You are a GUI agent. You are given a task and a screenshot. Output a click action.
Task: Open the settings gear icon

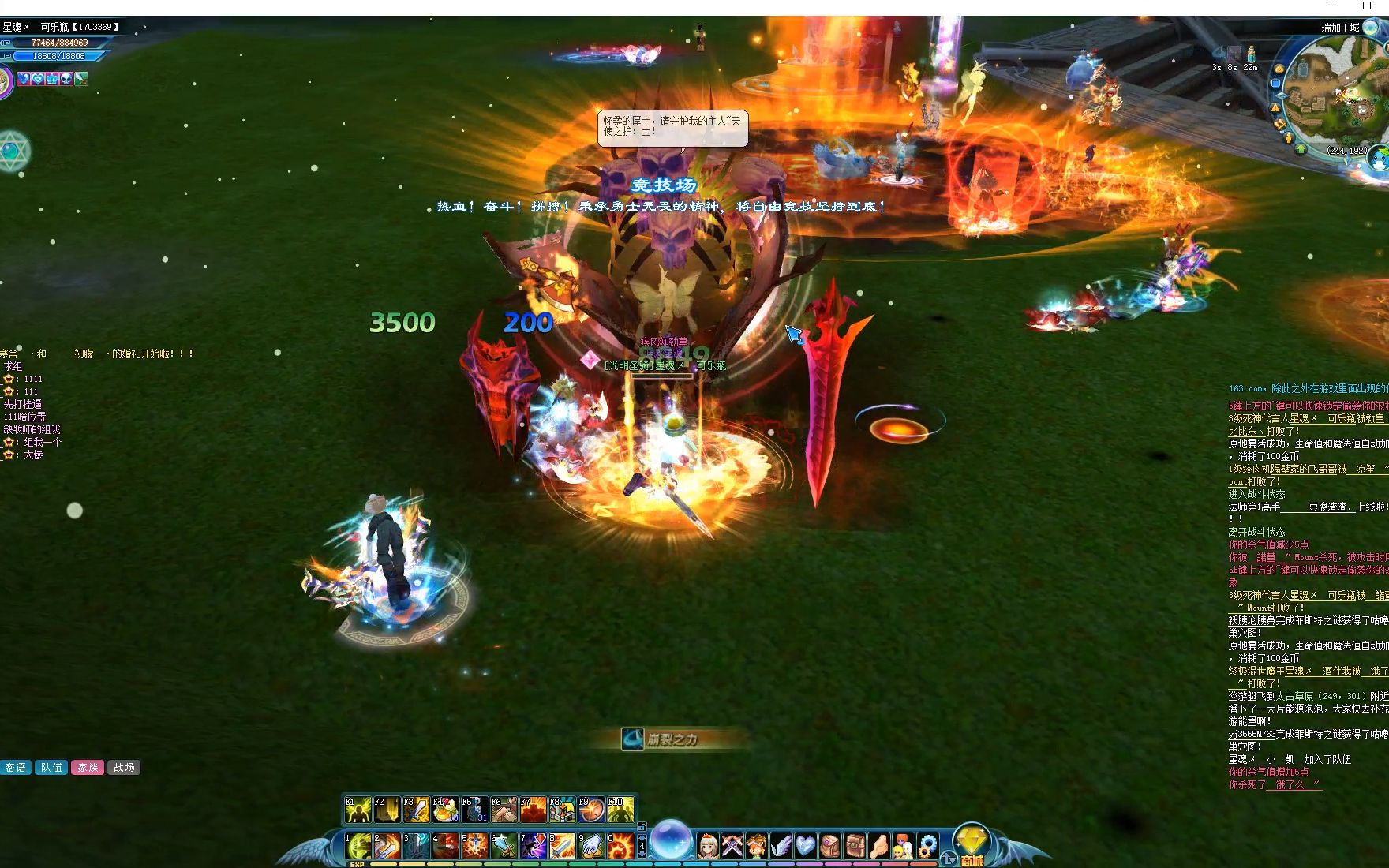(927, 846)
